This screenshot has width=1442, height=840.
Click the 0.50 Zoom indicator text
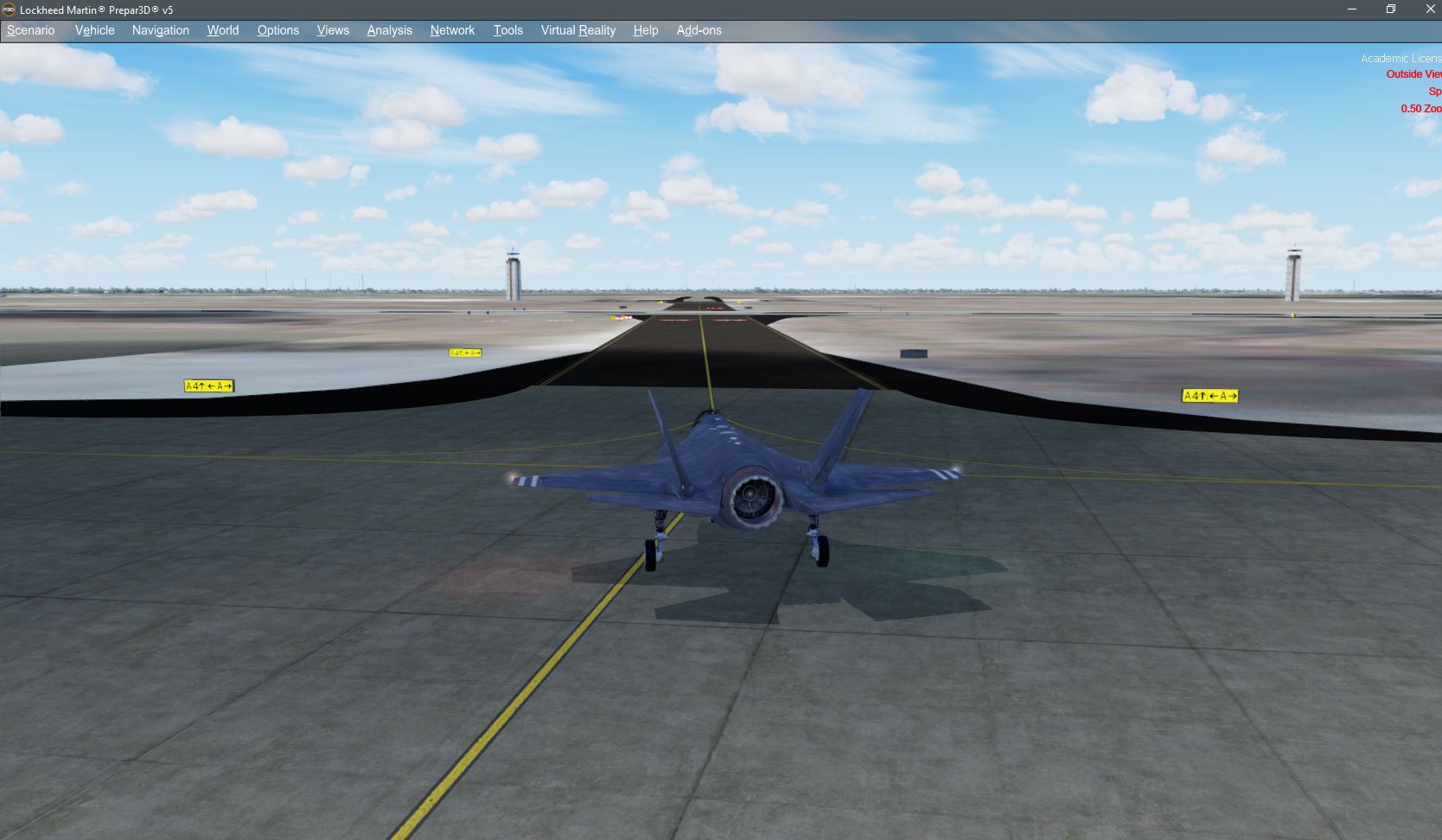tap(1420, 109)
